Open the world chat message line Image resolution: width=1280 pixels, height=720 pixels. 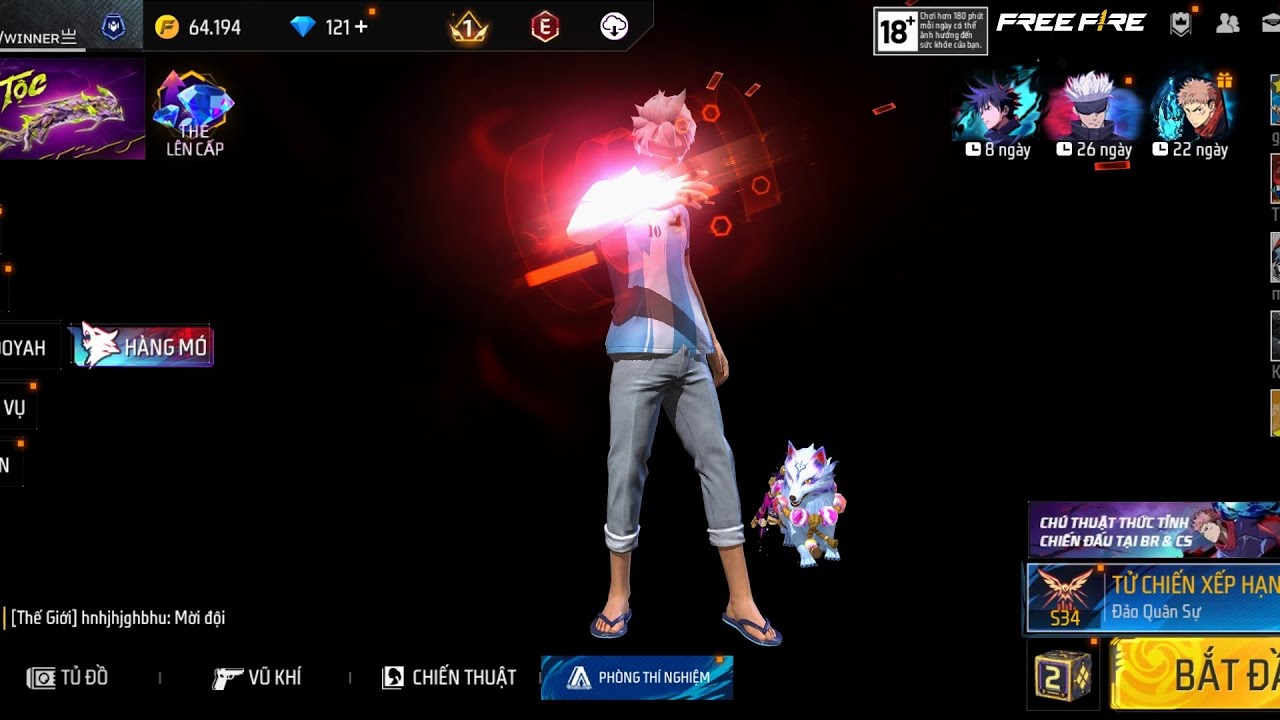[x=118, y=618]
